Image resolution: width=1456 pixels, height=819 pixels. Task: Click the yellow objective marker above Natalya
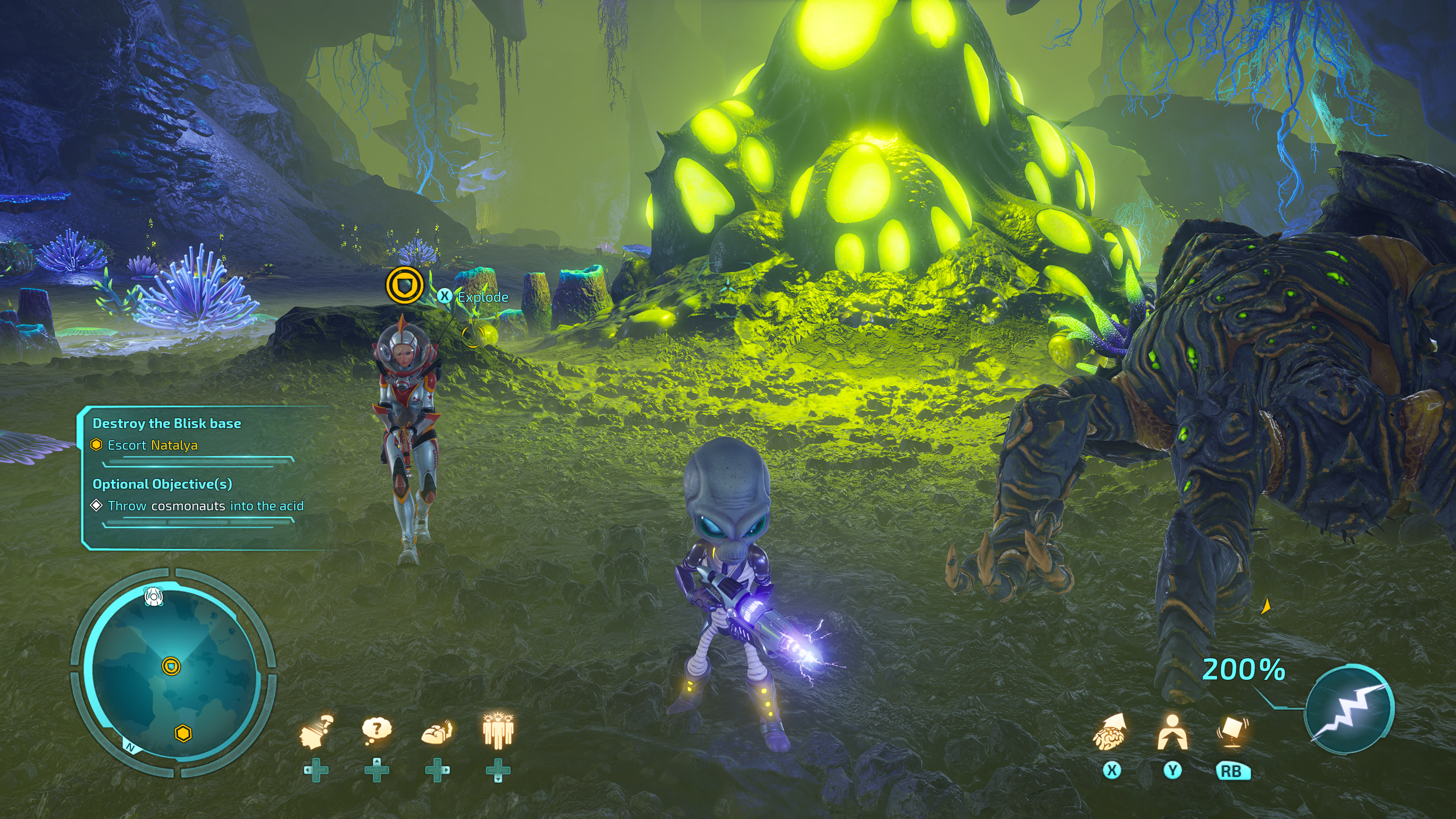[x=405, y=285]
